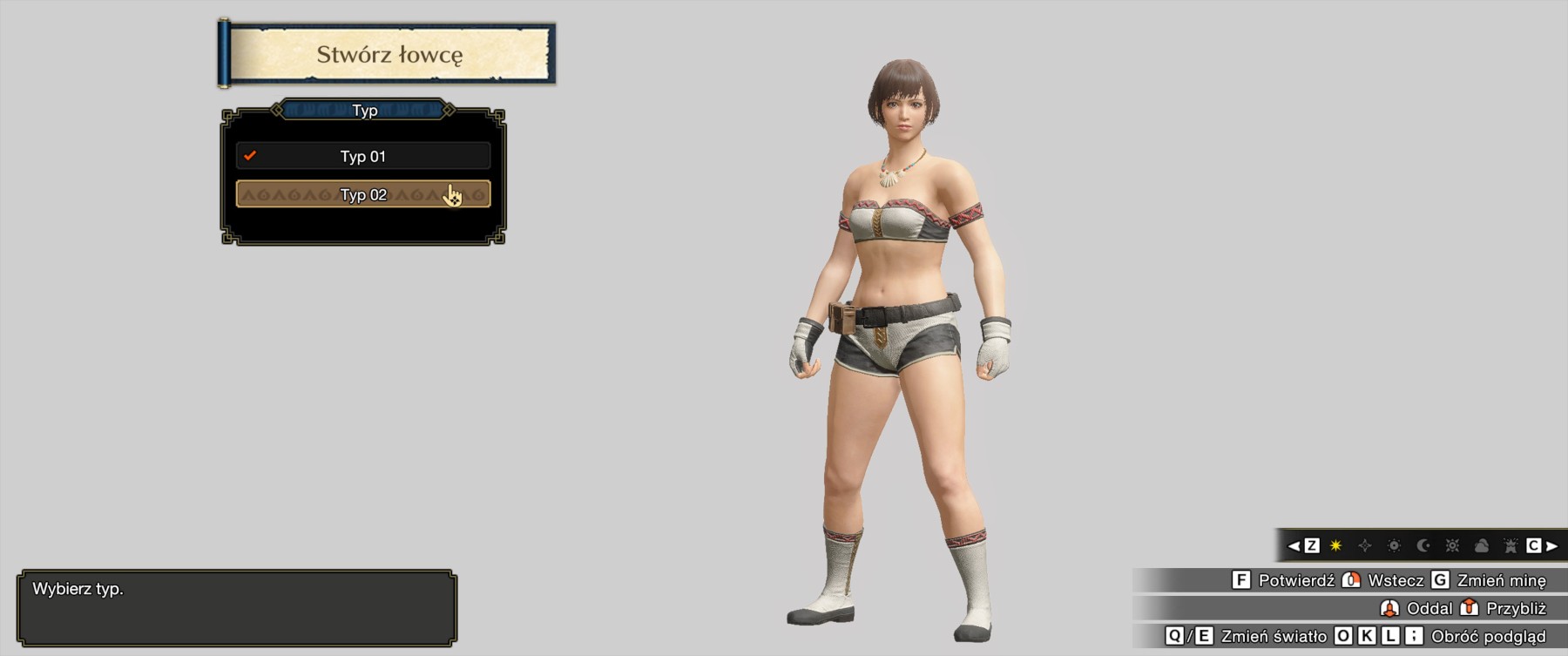This screenshot has height=656, width=1568.
Task: Select the moon night lighting preset icon
Action: [x=1423, y=546]
